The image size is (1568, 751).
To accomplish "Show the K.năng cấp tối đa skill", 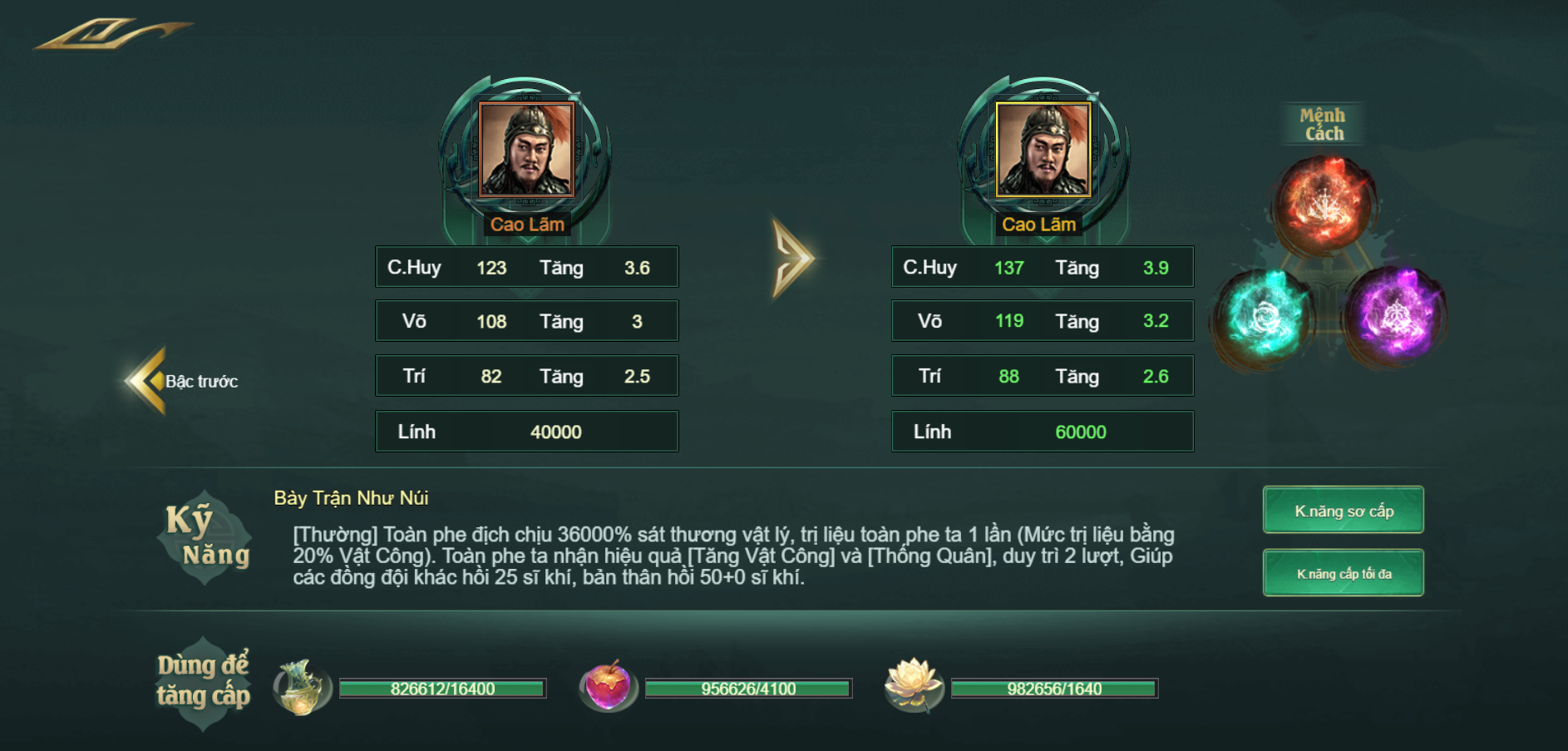I will (x=1343, y=573).
